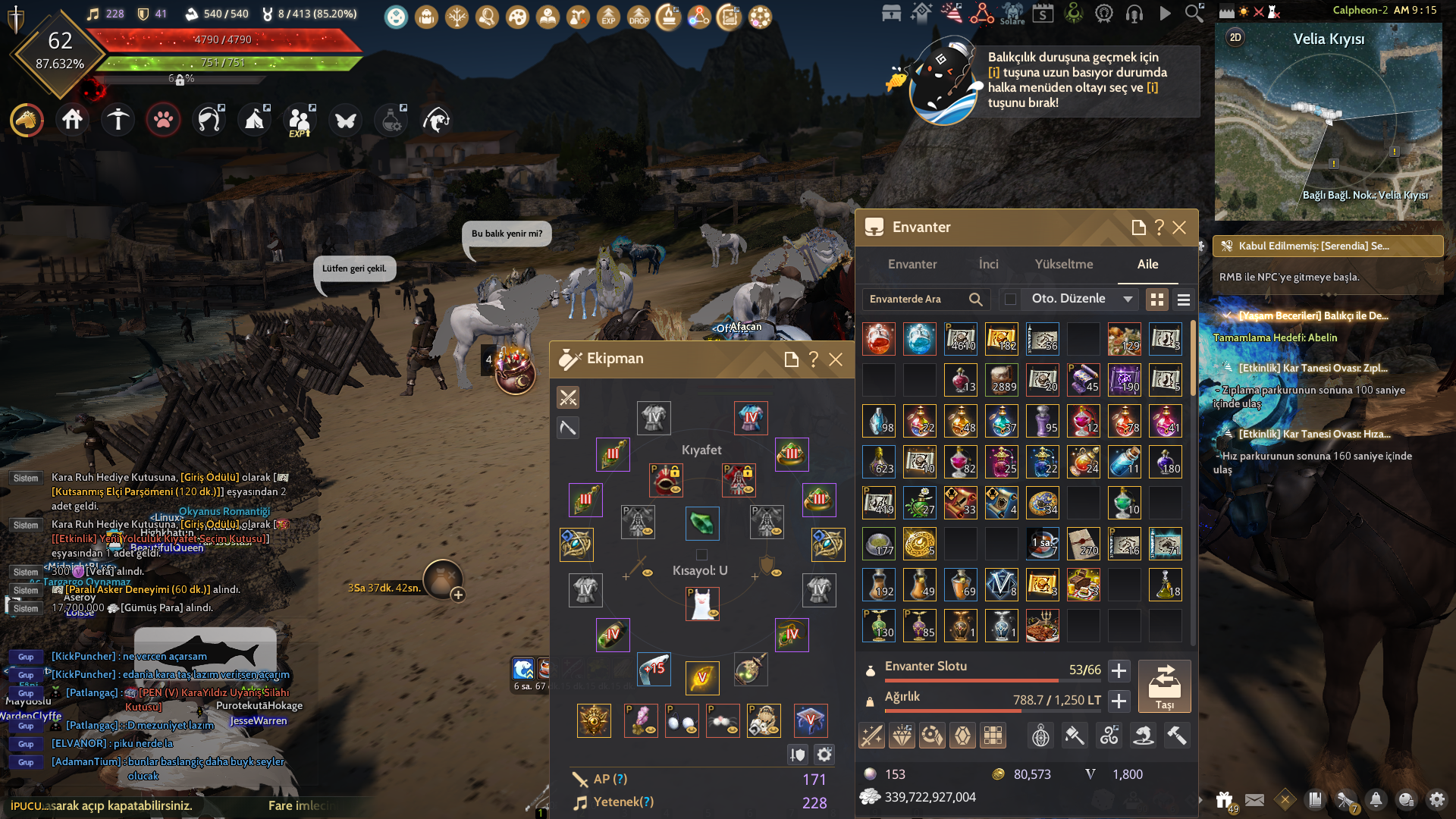The image size is (1456, 819).
Task: Open the Oto. Düzenle dropdown
Action: click(1078, 299)
